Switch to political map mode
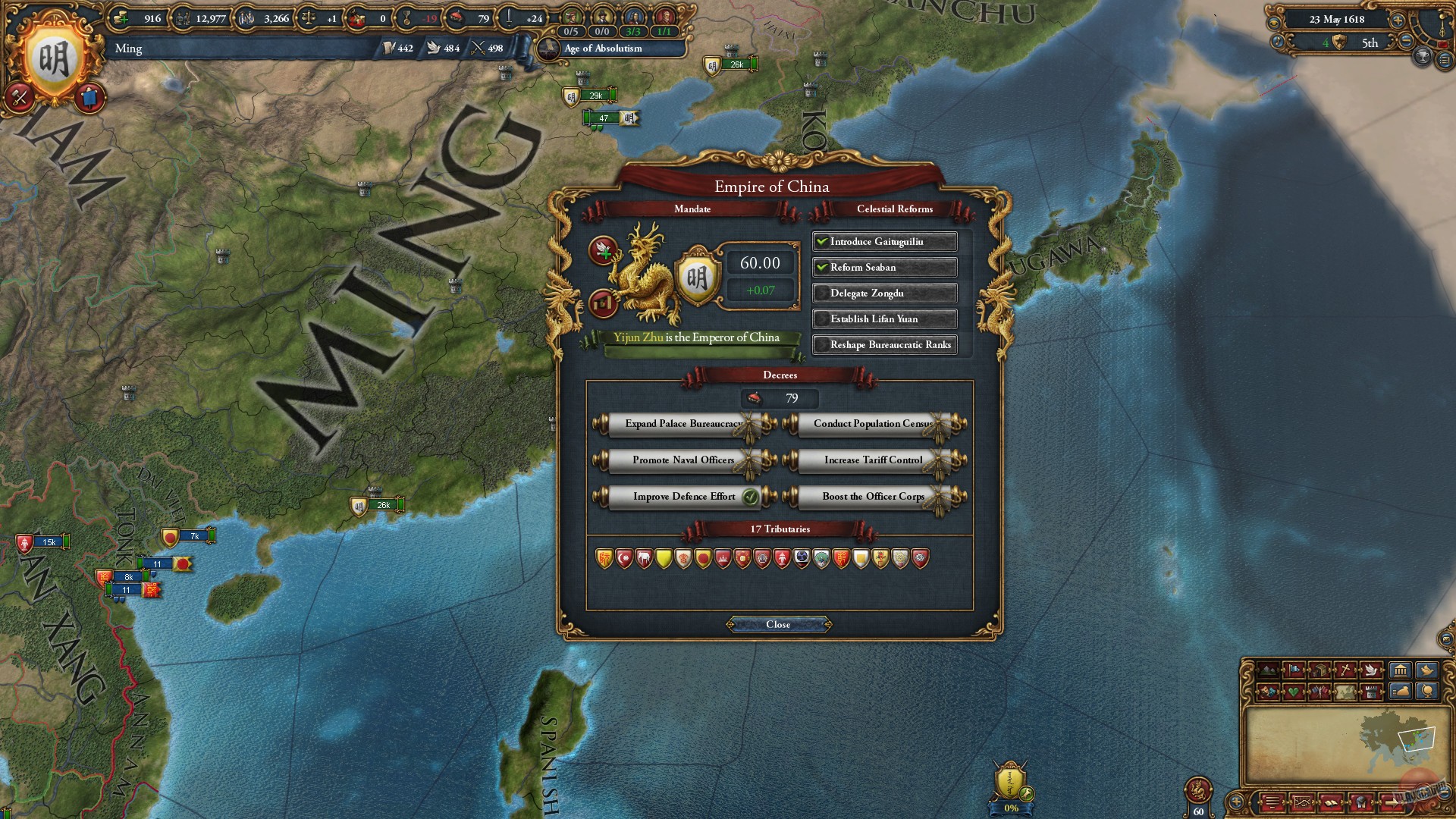Viewport: 1456px width, 819px height. click(x=1294, y=670)
